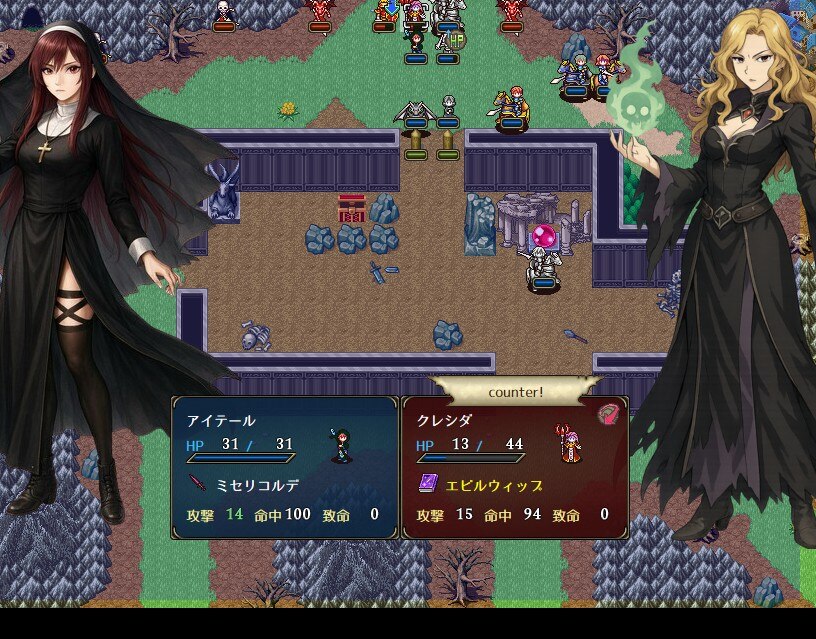This screenshot has height=639, width=816.
Task: Select the エビルウィップ tome entry
Action: (482, 485)
